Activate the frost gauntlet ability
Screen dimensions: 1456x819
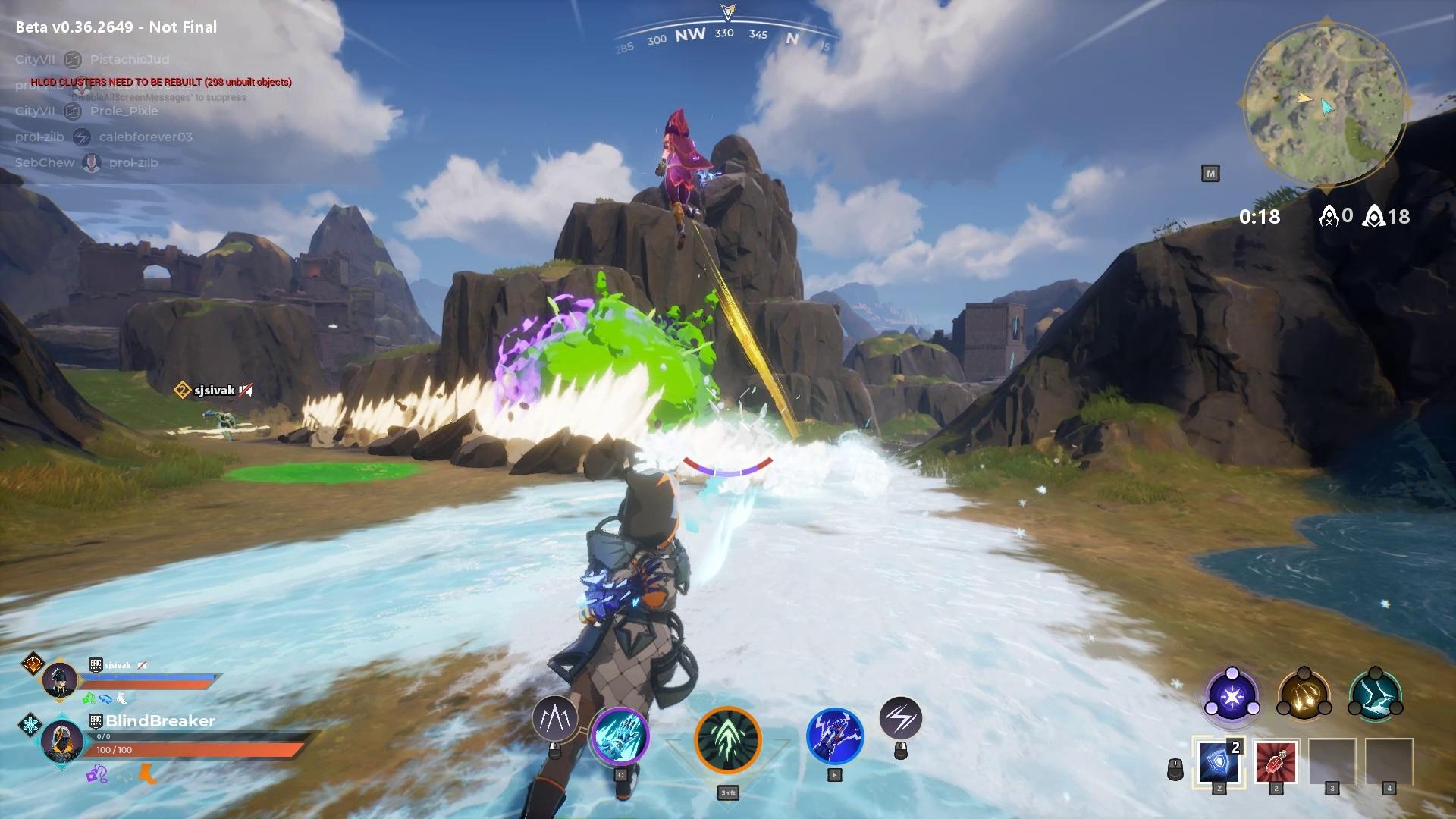point(620,736)
